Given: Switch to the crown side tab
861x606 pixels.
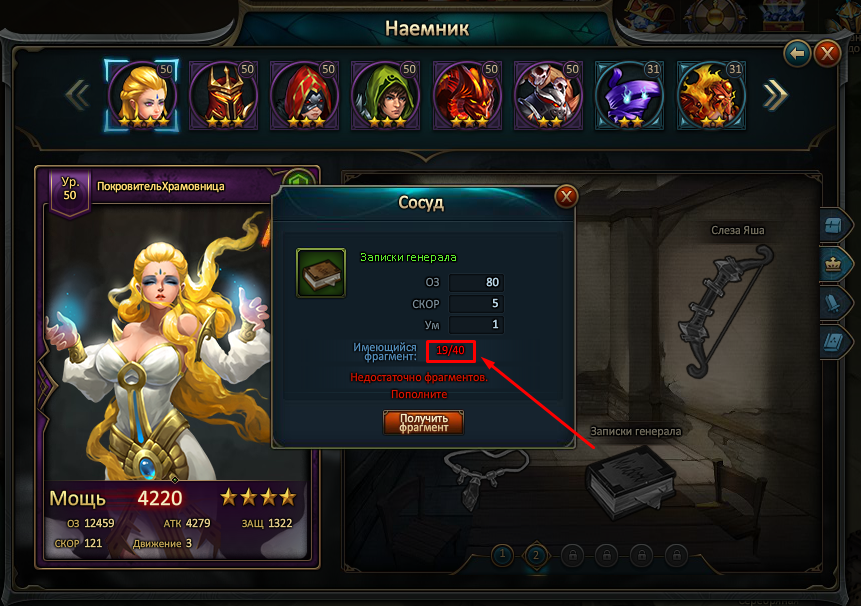Looking at the screenshot, I should (x=833, y=265).
